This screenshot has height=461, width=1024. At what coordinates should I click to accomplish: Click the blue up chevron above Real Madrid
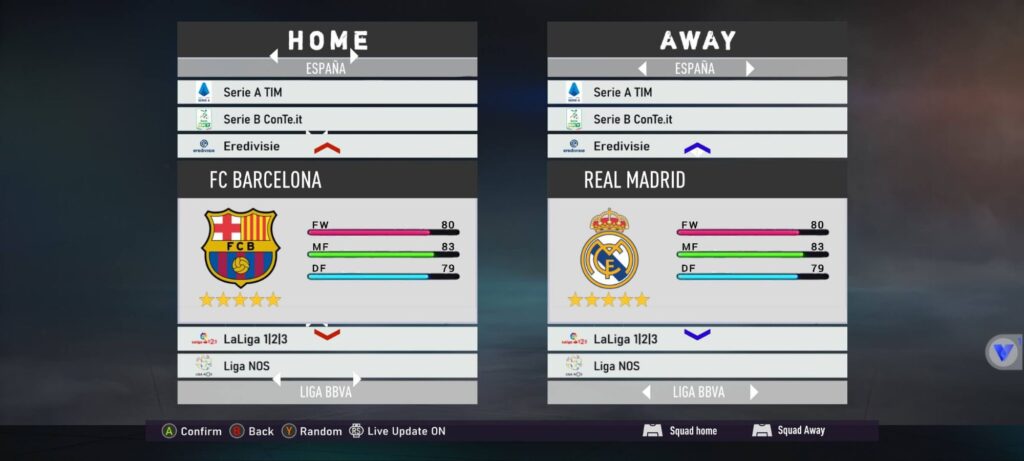(697, 148)
